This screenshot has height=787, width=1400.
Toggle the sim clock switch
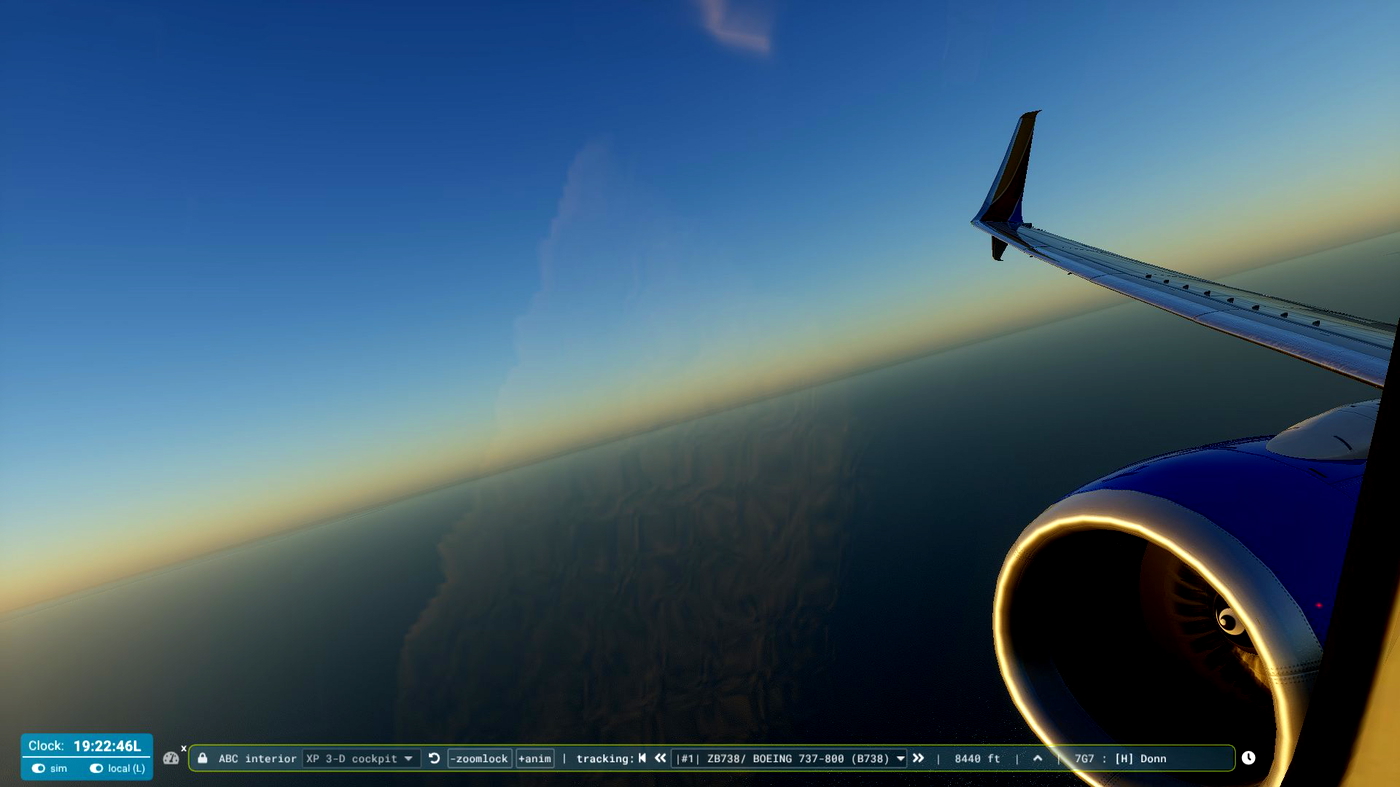pyautogui.click(x=40, y=768)
